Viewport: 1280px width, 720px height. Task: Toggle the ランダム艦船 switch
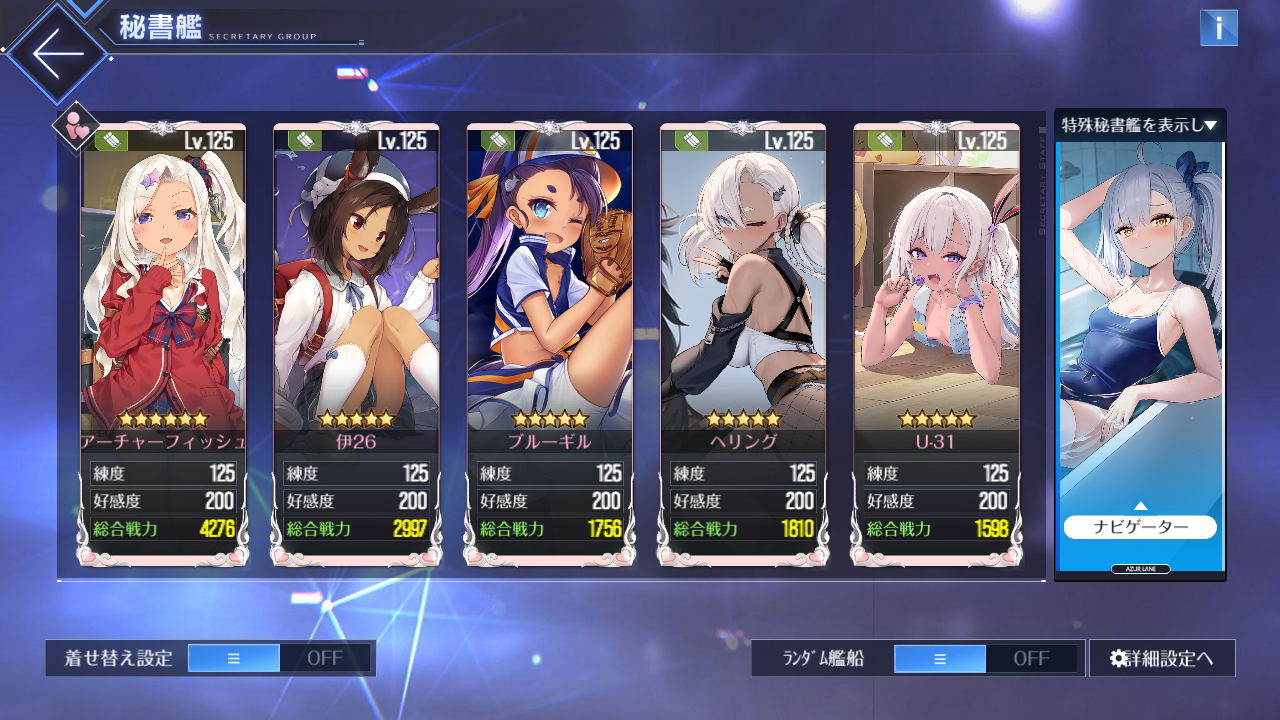pos(985,658)
